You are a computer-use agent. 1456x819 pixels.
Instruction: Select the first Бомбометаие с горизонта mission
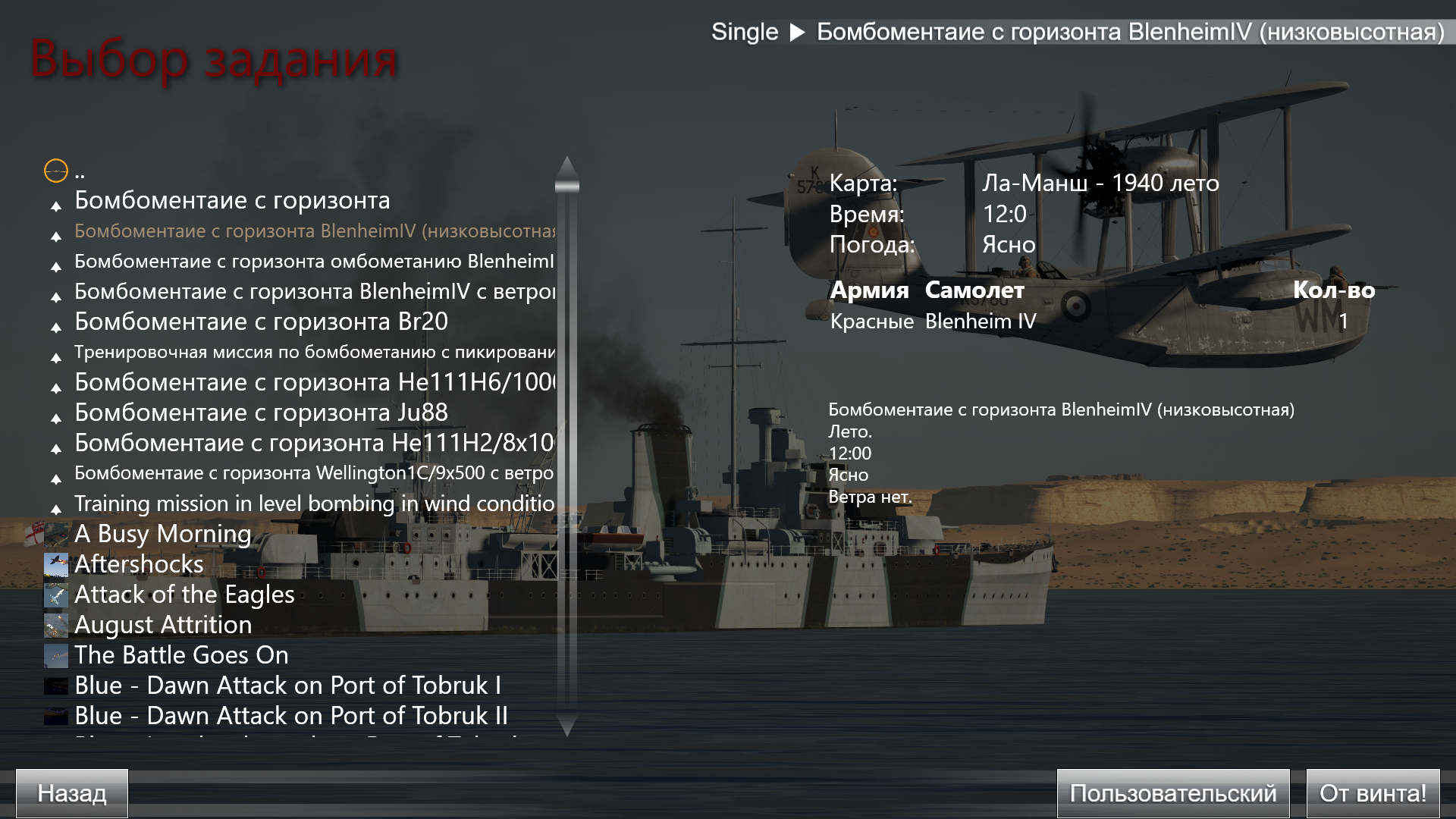pos(232,201)
